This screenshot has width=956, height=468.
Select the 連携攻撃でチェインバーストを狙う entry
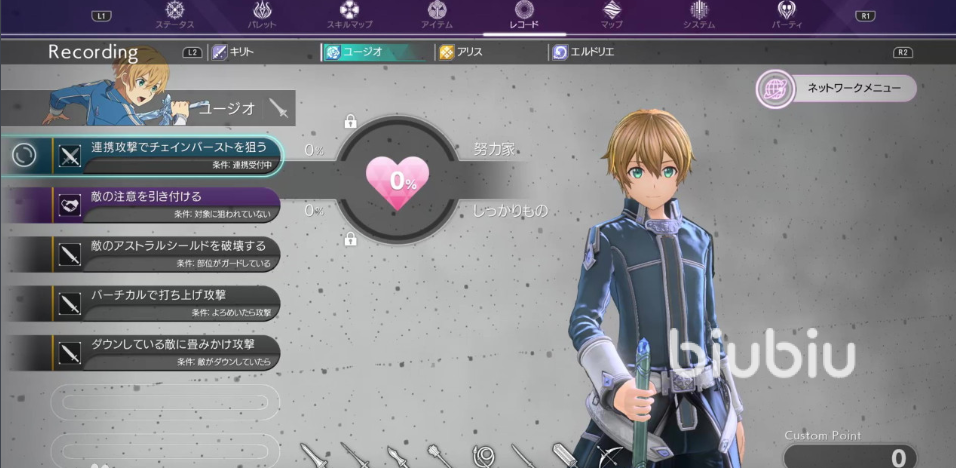coord(165,153)
